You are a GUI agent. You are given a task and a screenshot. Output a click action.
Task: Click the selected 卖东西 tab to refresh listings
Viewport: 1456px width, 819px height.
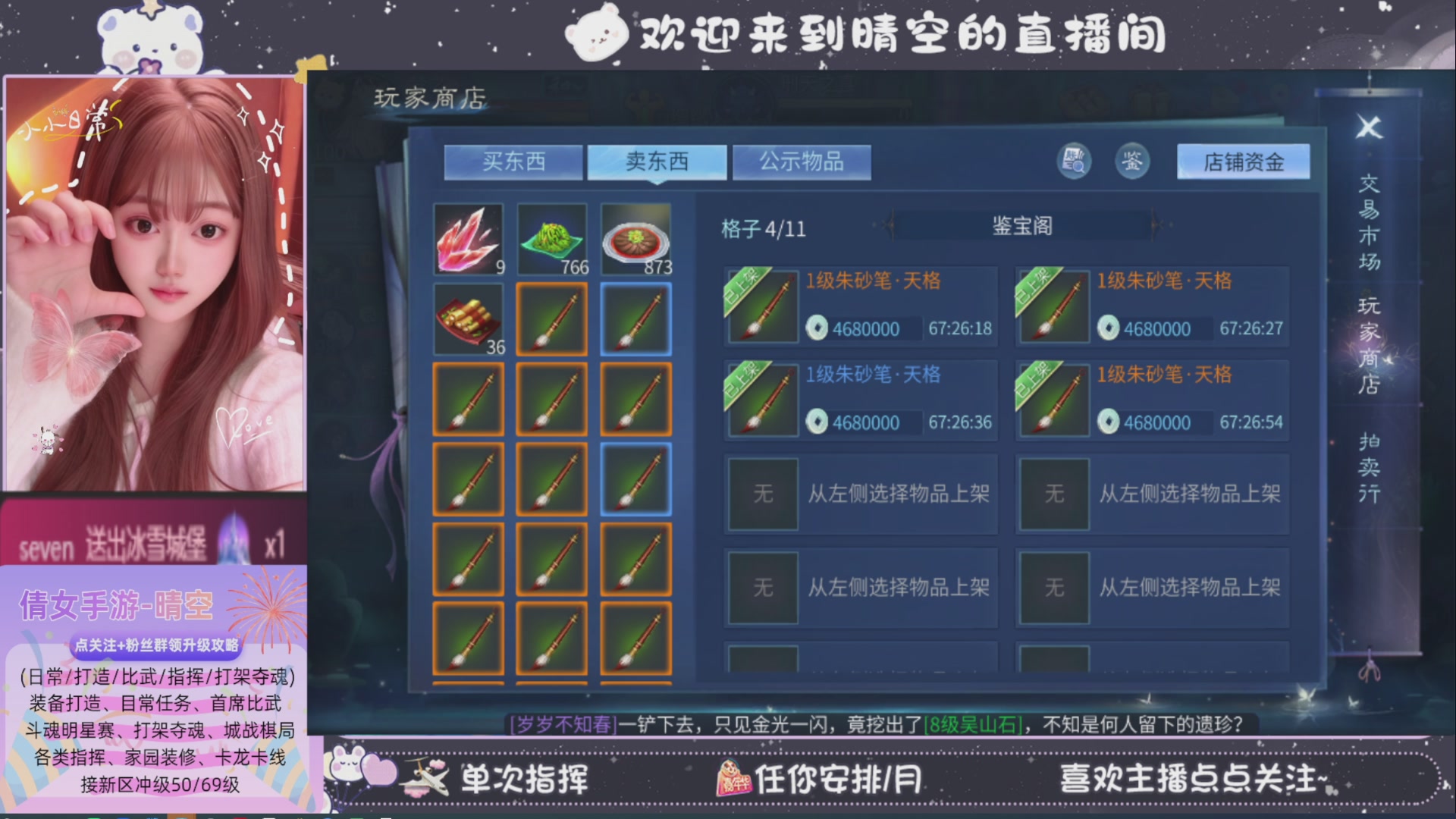tap(657, 161)
